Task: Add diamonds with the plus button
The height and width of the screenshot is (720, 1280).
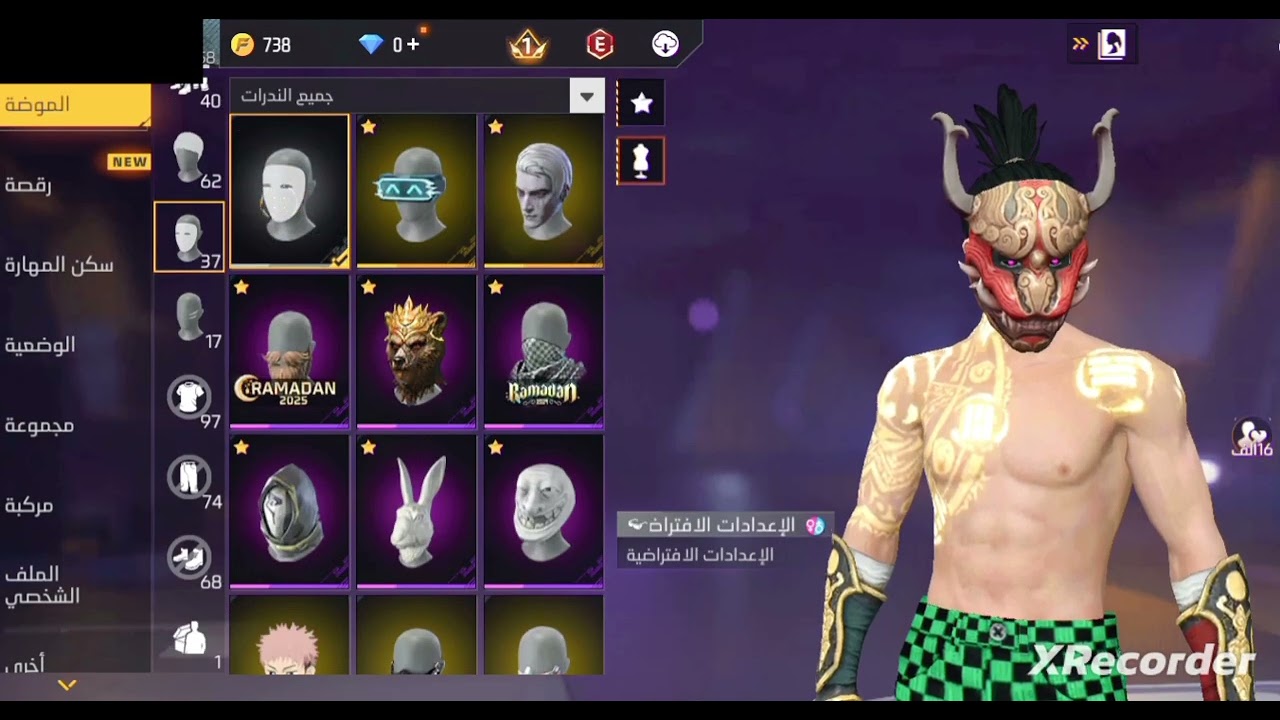Action: click(x=413, y=45)
